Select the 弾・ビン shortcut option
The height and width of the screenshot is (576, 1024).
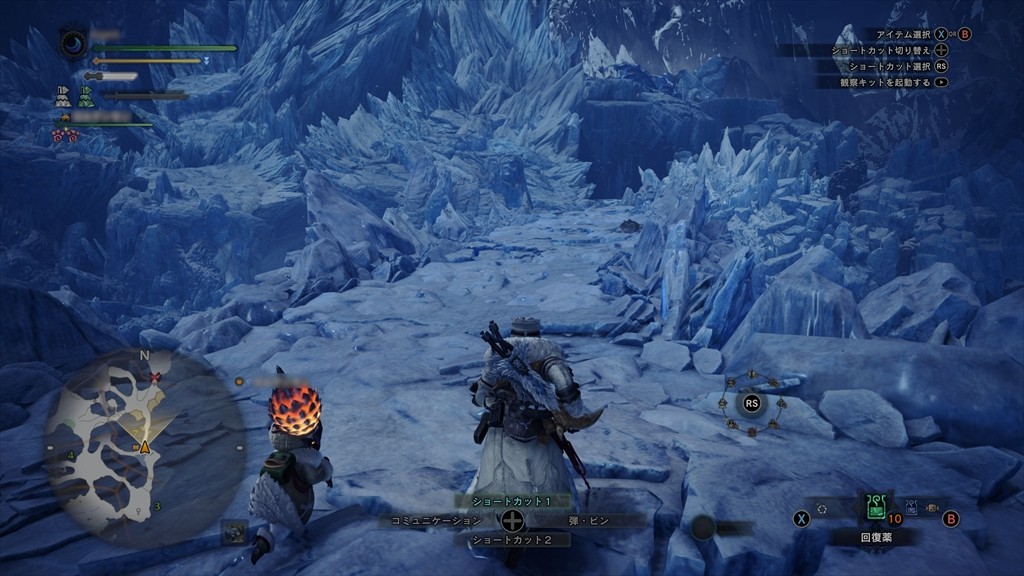click(585, 520)
